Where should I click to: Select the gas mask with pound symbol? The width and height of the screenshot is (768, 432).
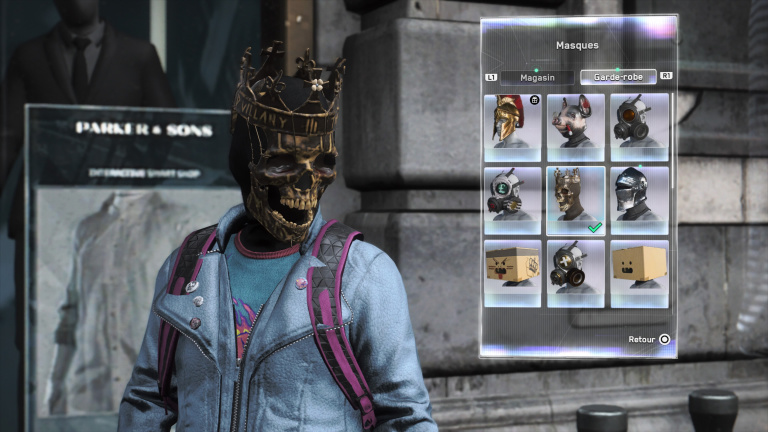(x=513, y=200)
